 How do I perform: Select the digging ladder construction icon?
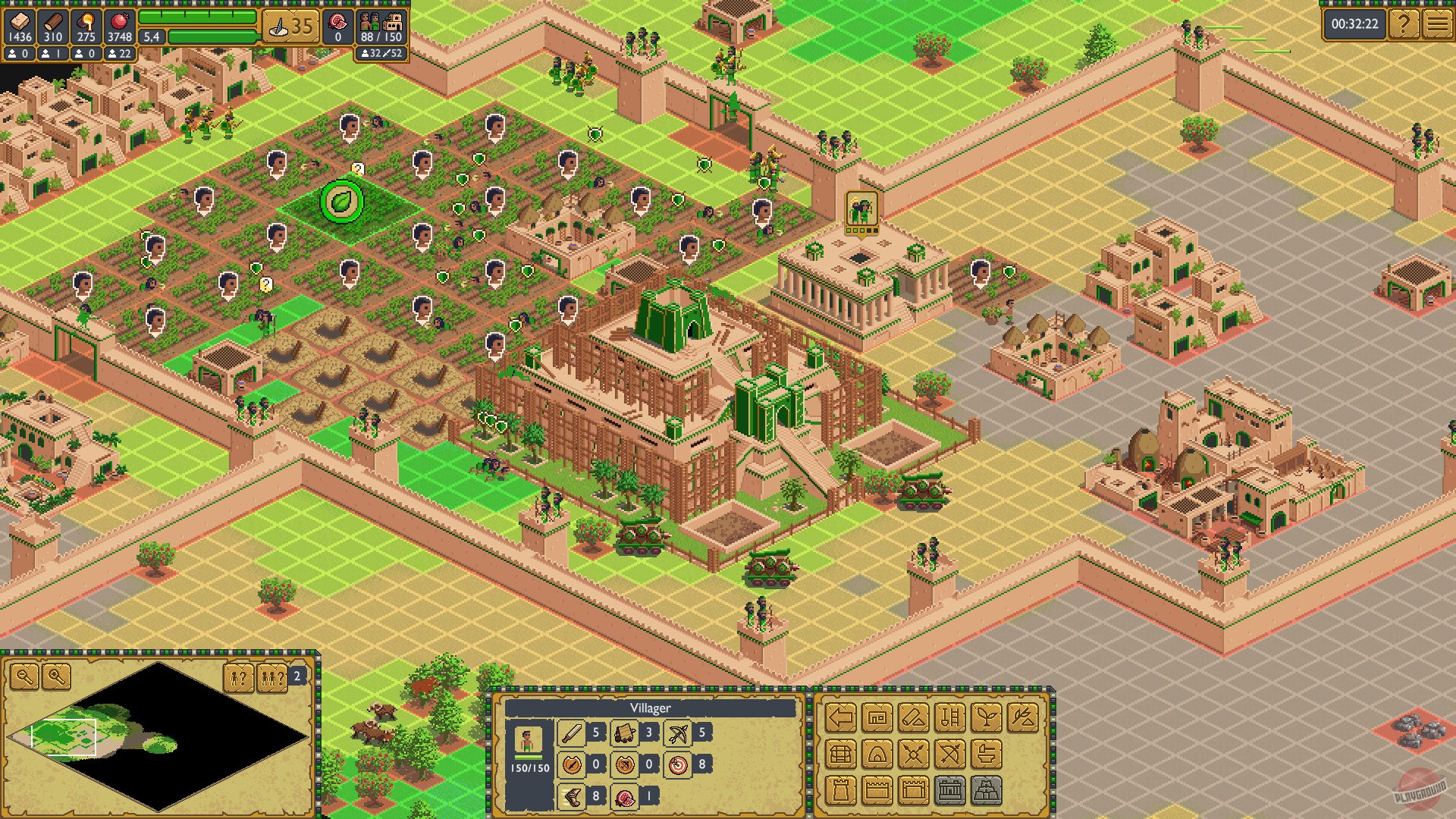point(949,717)
